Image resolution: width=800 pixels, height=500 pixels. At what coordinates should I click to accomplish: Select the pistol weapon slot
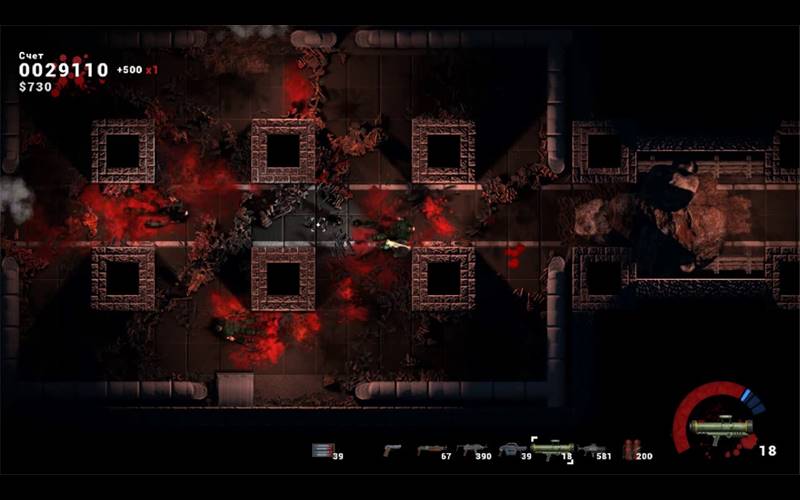coord(391,450)
